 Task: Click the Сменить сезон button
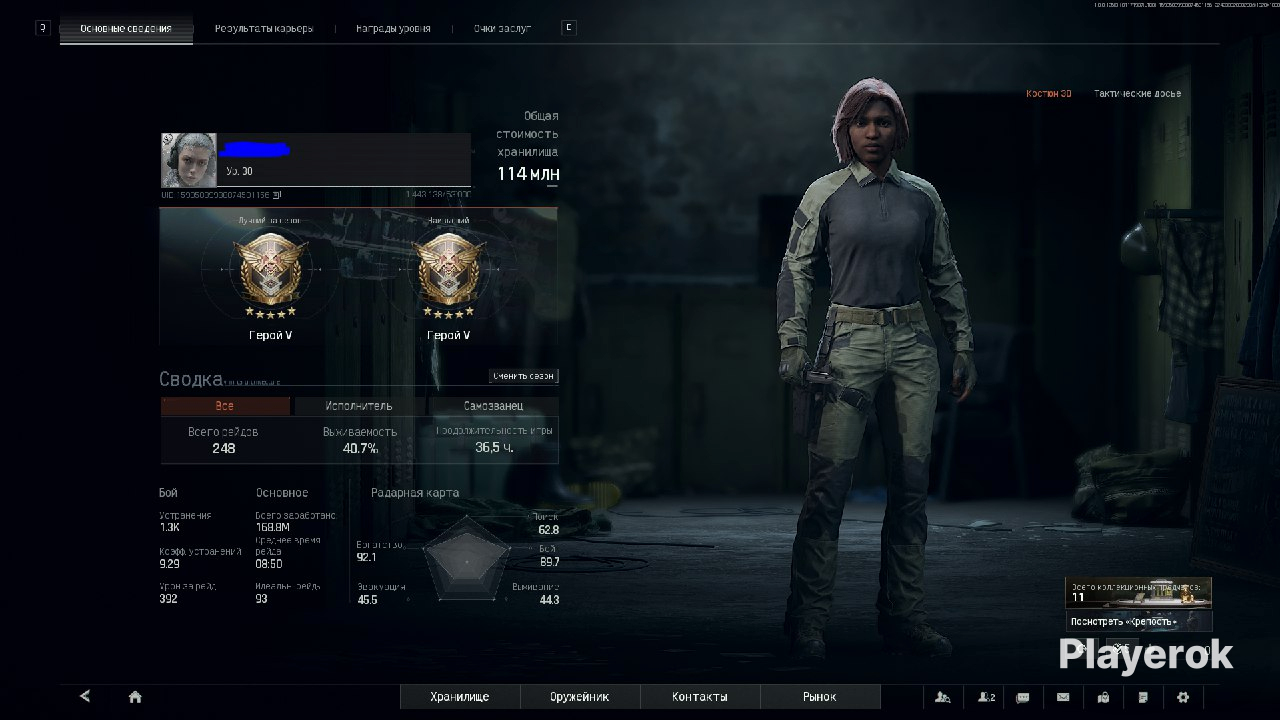coord(523,376)
